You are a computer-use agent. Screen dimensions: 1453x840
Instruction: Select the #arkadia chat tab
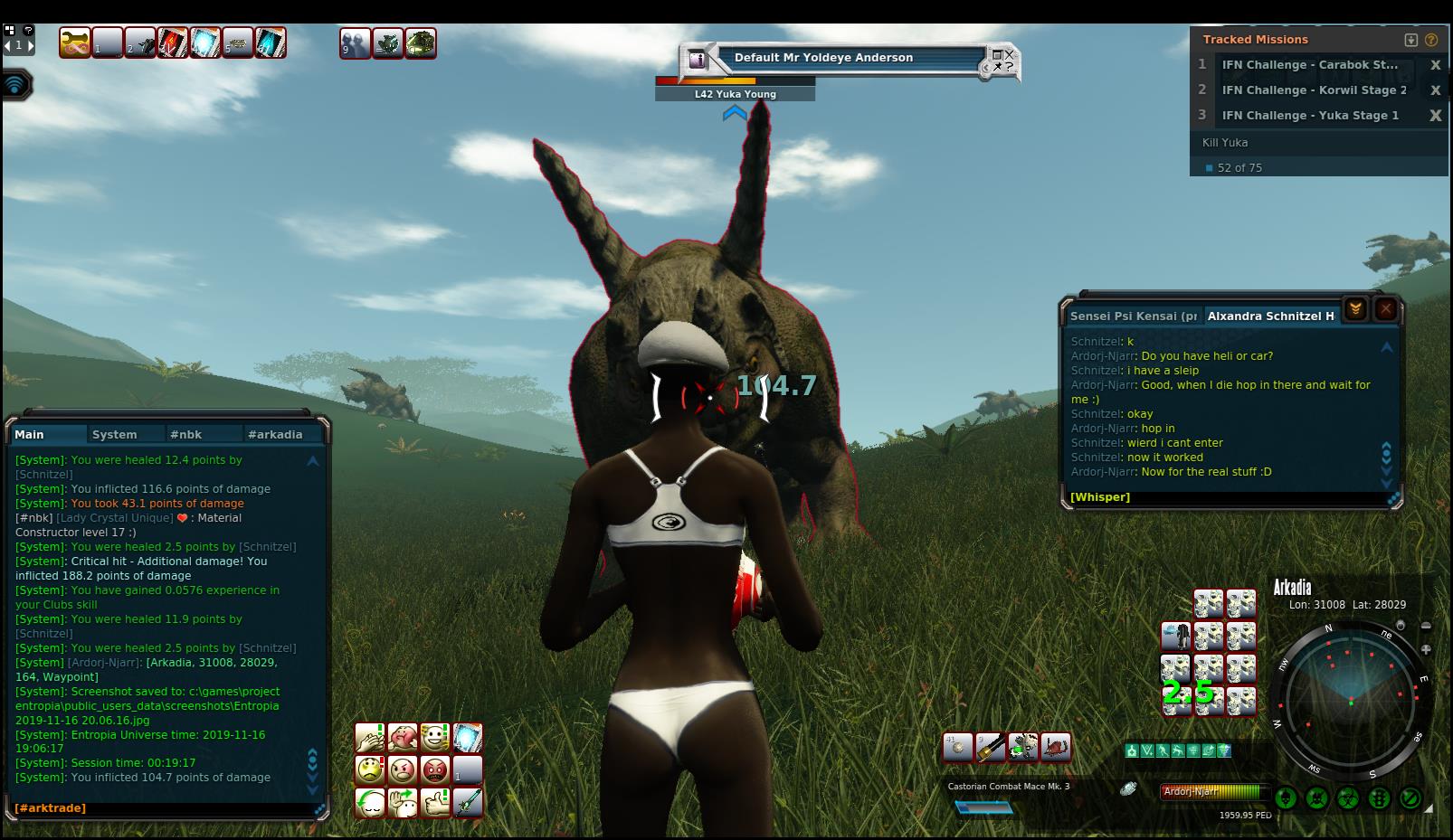[275, 435]
